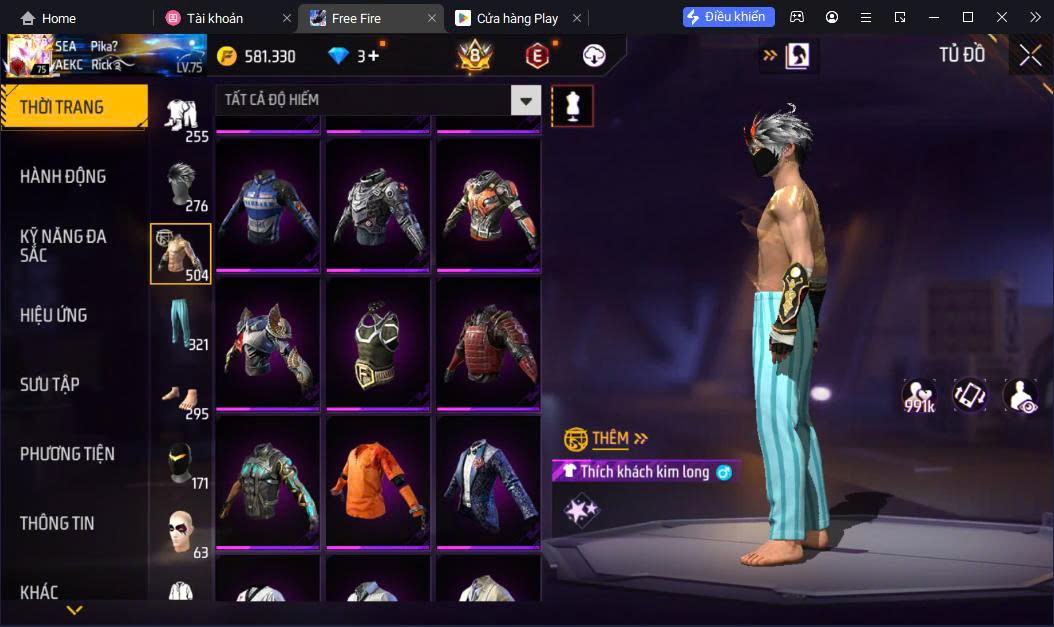The image size is (1054, 627).
Task: Choose the striped pants subcategory
Action: click(181, 324)
